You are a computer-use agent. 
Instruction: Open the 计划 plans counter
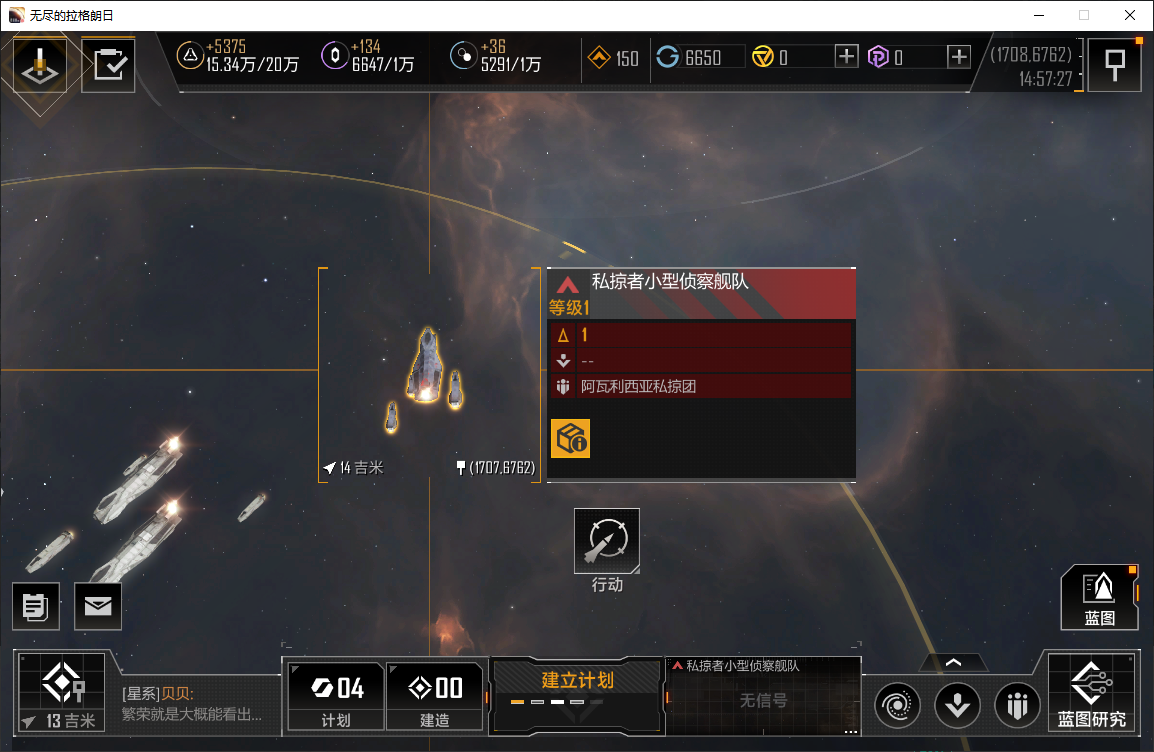(336, 694)
